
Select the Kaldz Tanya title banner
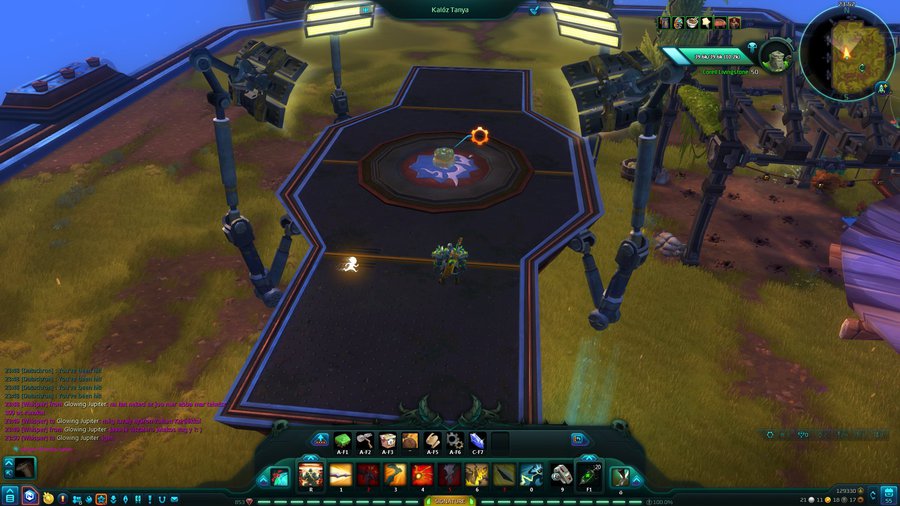(x=449, y=9)
